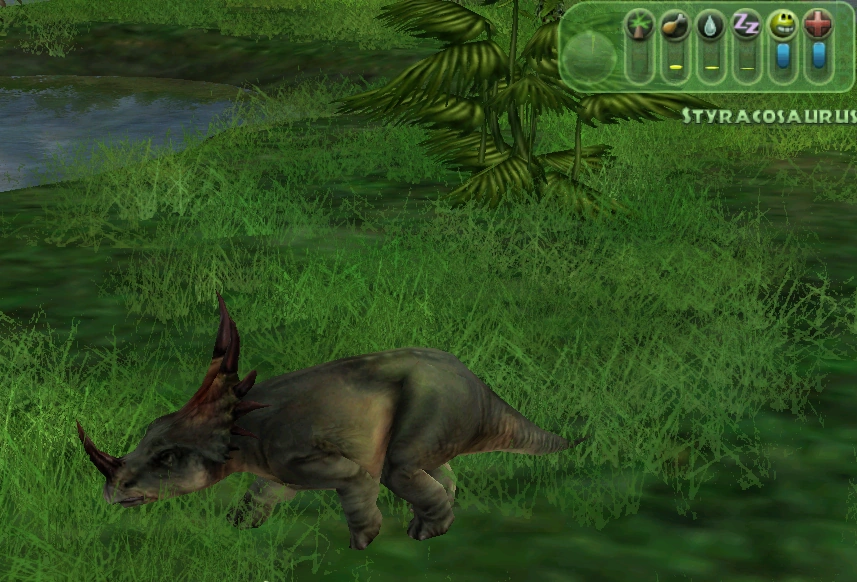Screen dimensions: 857x582
Task: Click the water droplet thirst icon
Action: point(710,24)
